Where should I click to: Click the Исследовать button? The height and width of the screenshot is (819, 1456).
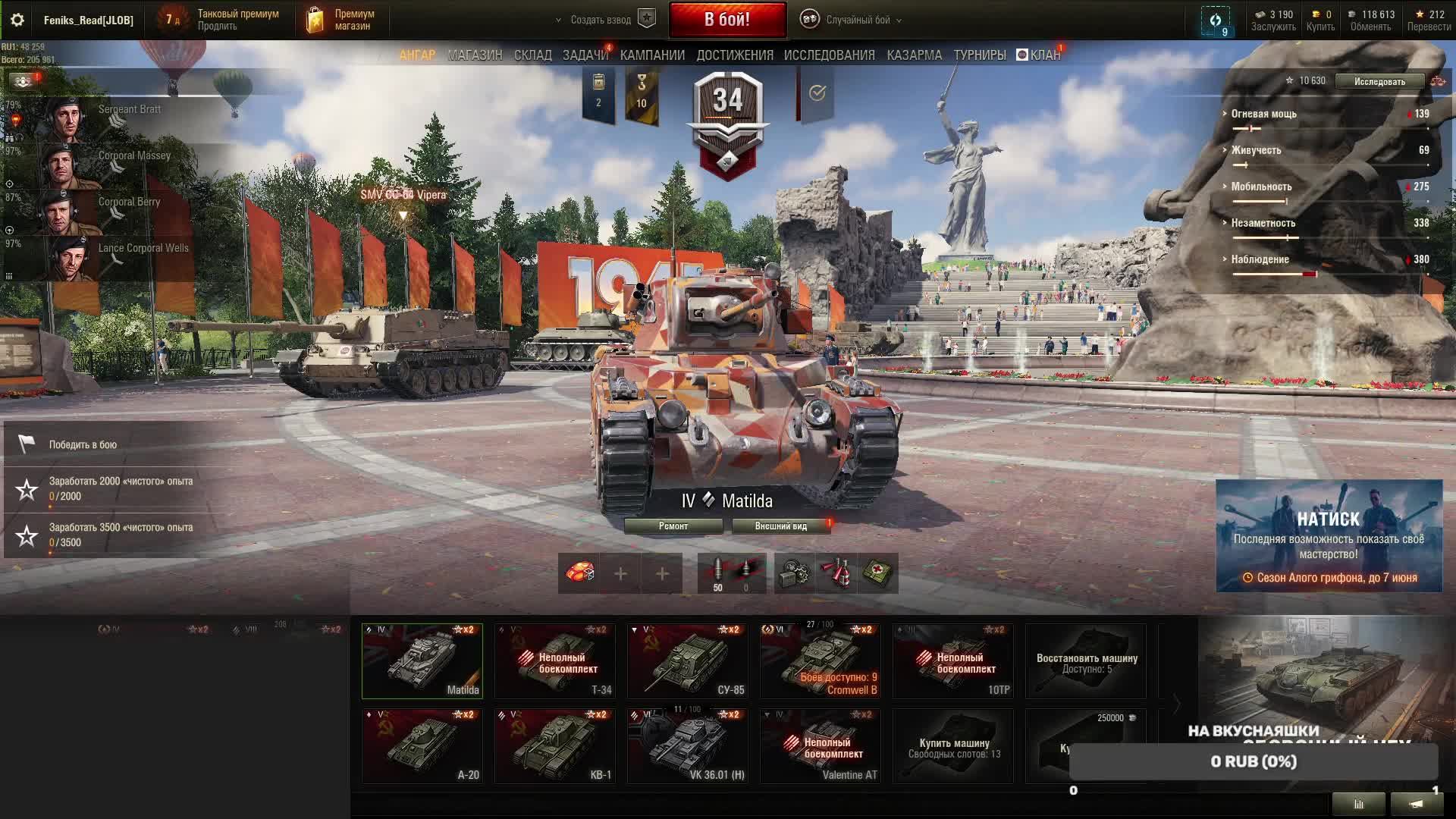coord(1379,82)
